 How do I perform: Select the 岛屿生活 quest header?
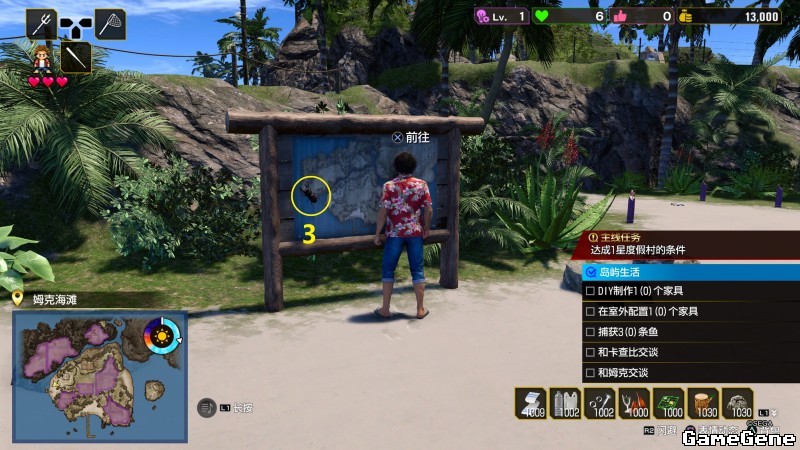(x=690, y=271)
